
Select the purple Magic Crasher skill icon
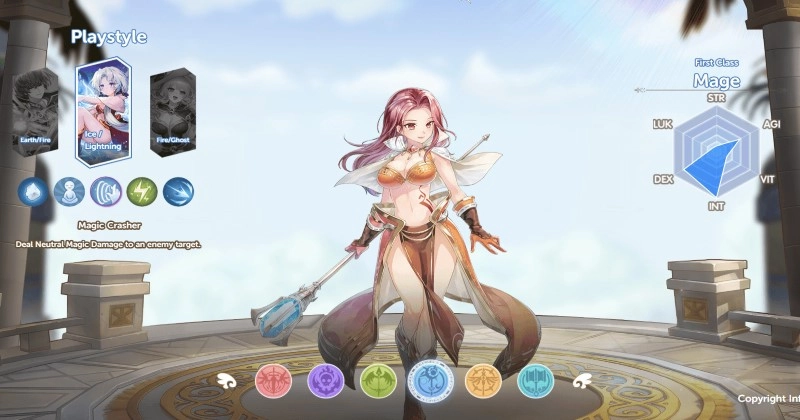(x=105, y=191)
